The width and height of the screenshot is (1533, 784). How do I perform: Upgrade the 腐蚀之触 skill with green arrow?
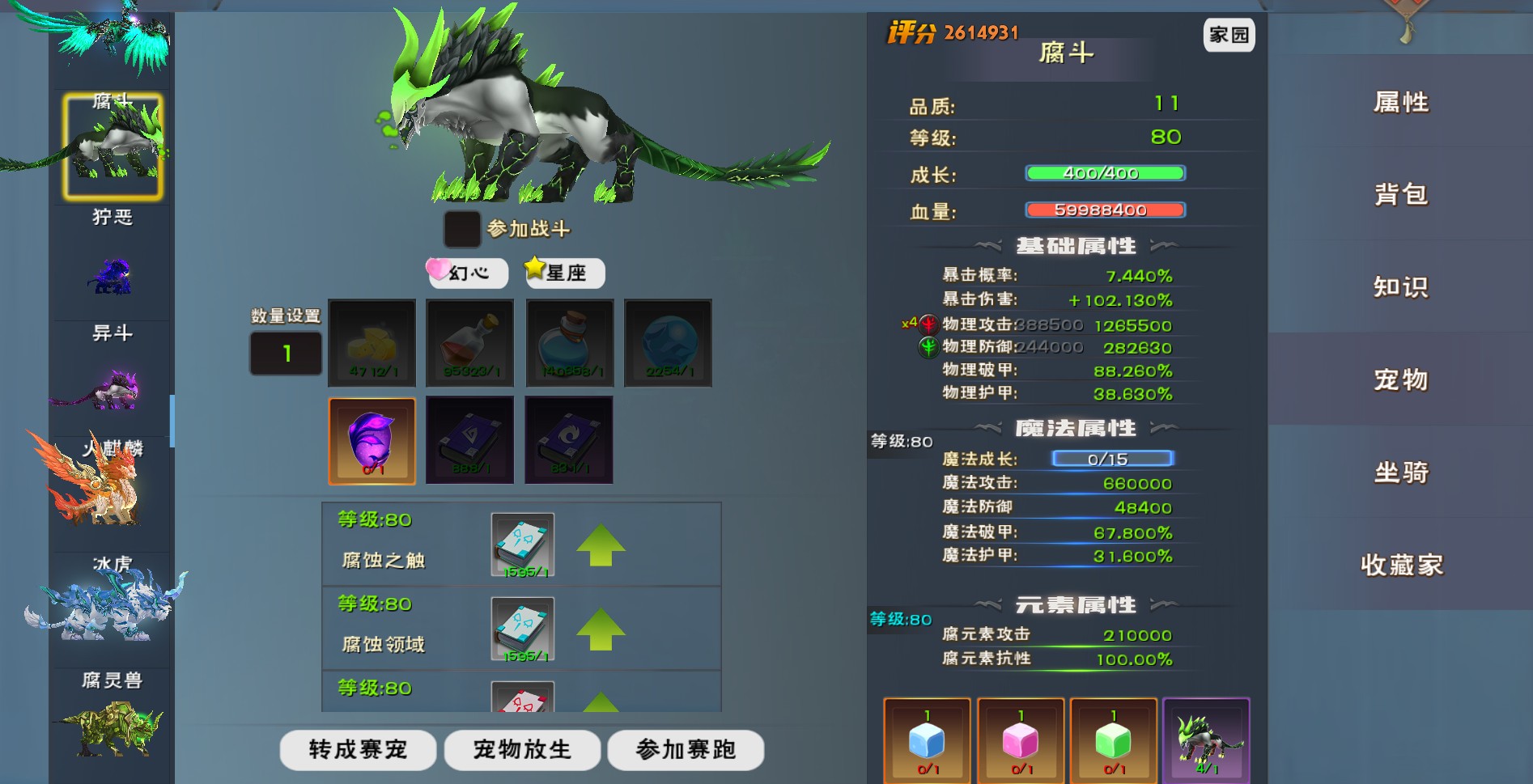601,545
